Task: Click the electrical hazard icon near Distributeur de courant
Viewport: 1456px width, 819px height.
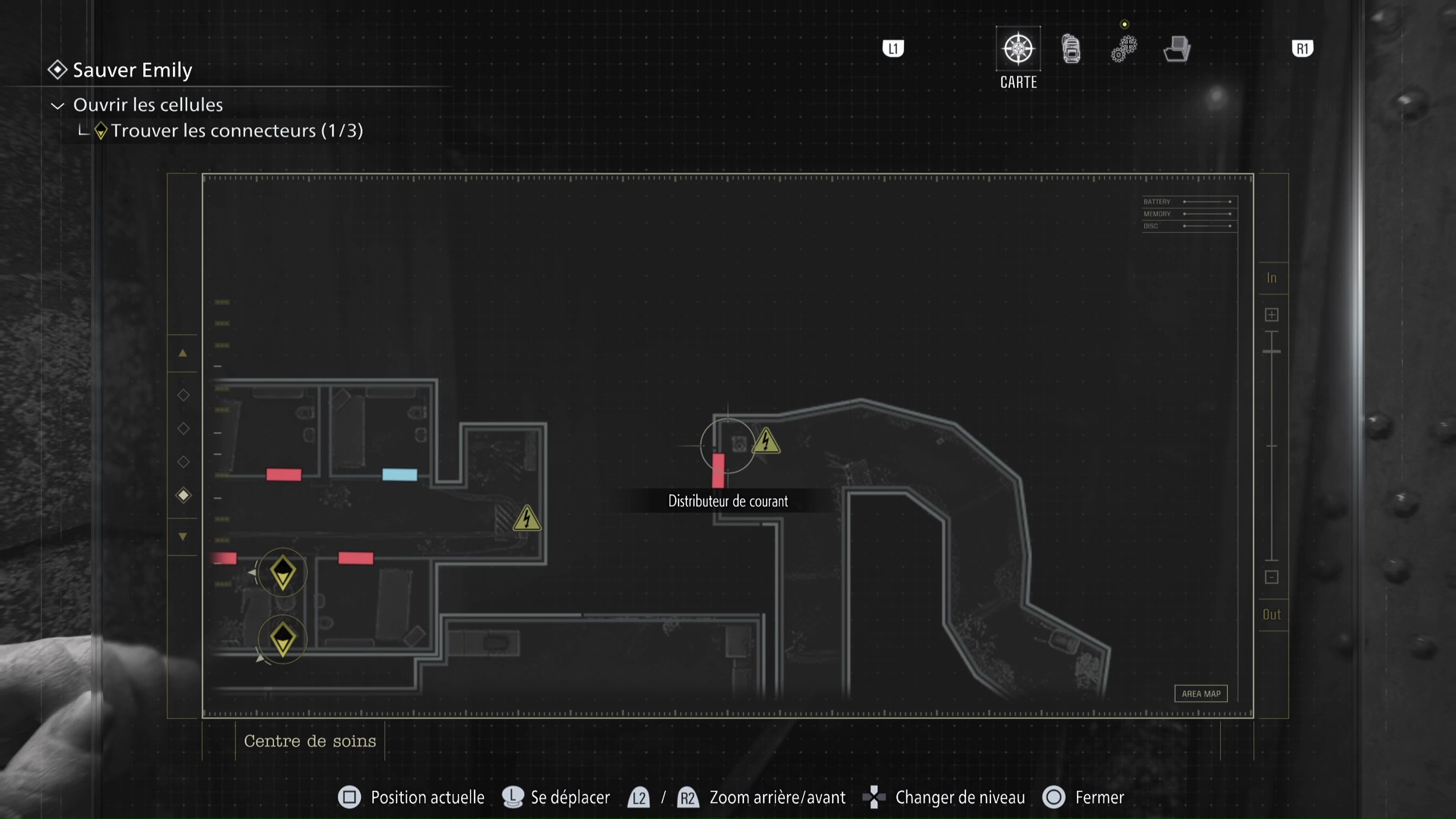Action: (x=767, y=441)
